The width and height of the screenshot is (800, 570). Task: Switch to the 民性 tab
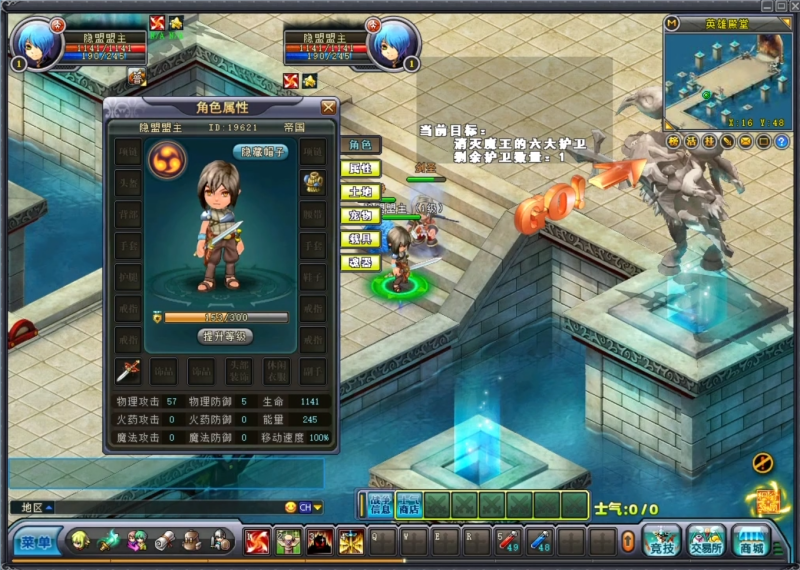point(360,168)
